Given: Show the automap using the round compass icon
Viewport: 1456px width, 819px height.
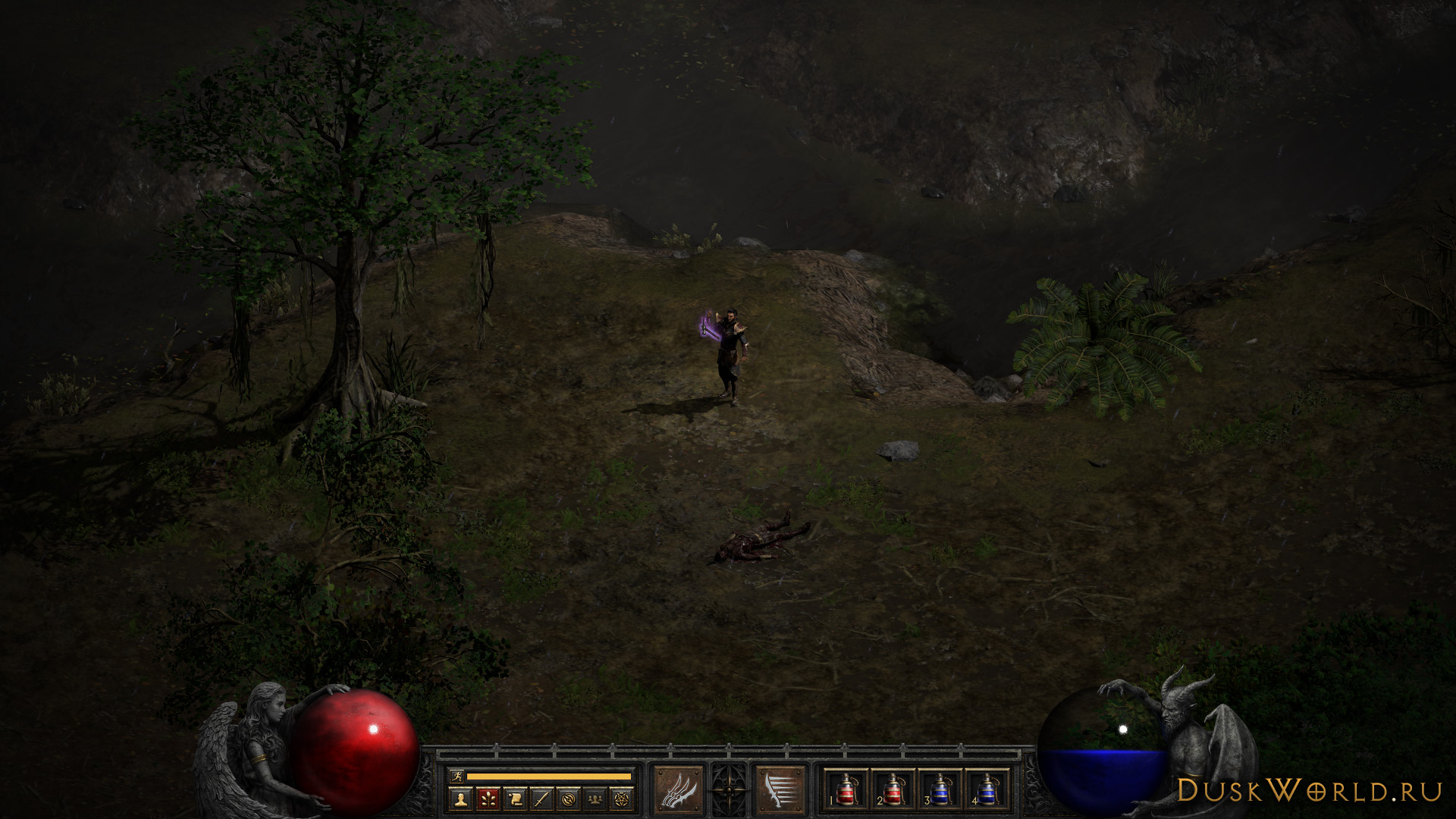Looking at the screenshot, I should coord(570,798).
